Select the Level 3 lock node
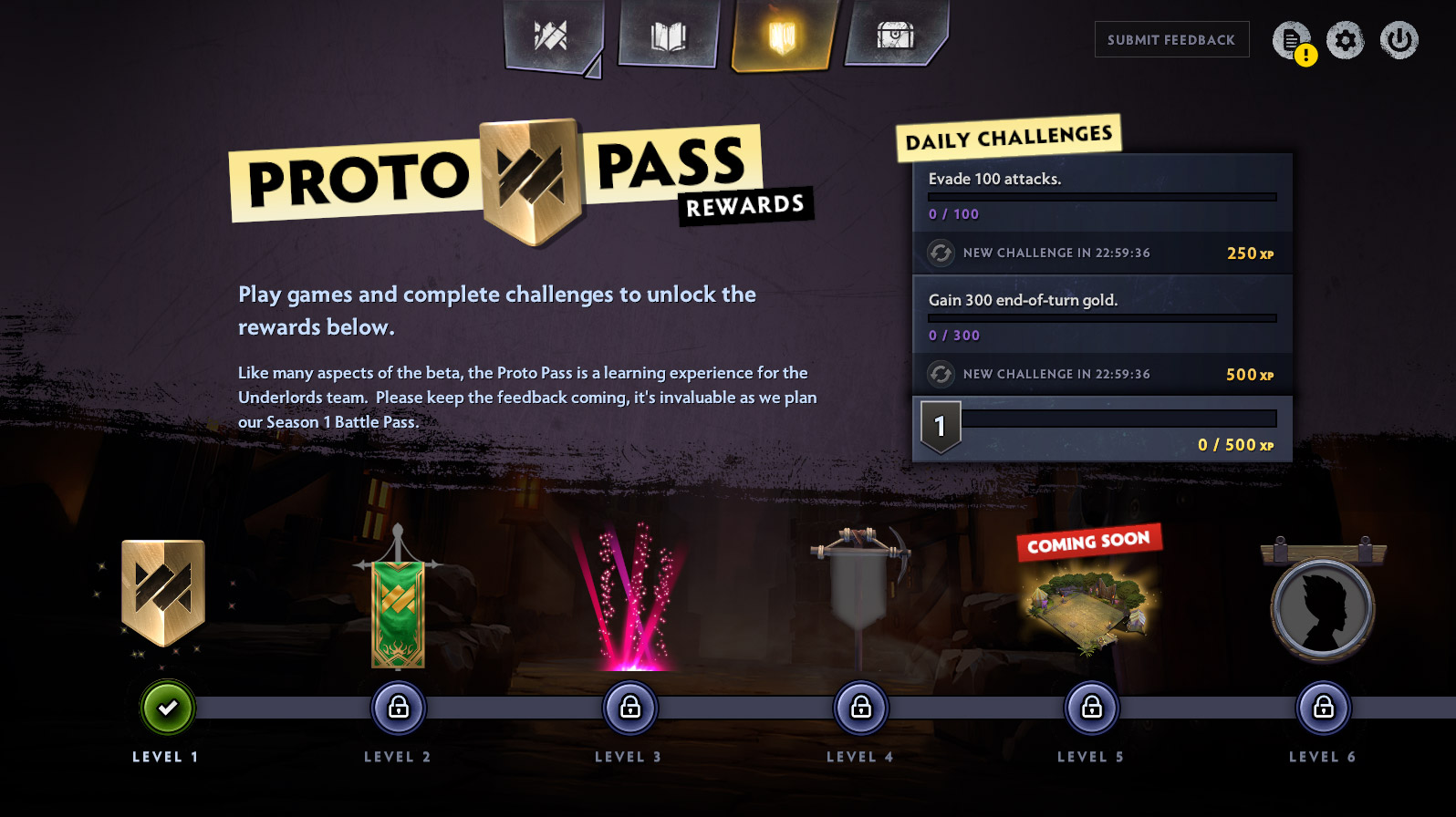 pos(630,708)
